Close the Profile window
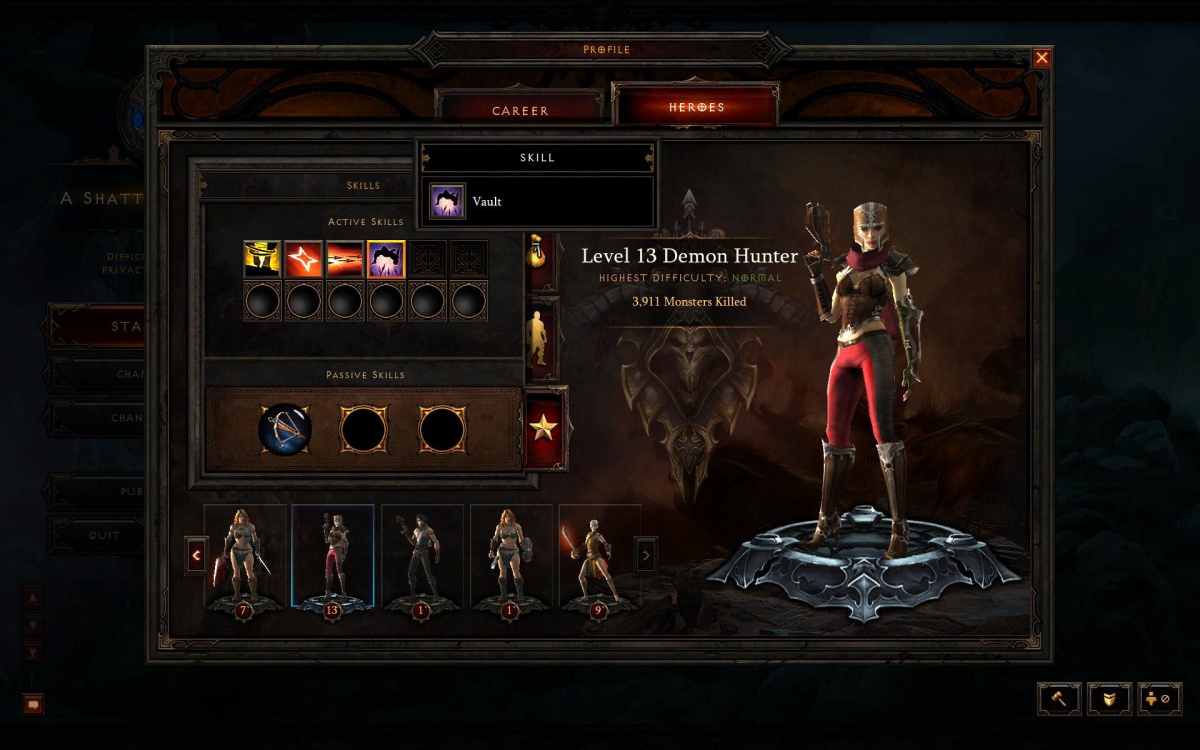Image resolution: width=1200 pixels, height=750 pixels. click(1042, 58)
